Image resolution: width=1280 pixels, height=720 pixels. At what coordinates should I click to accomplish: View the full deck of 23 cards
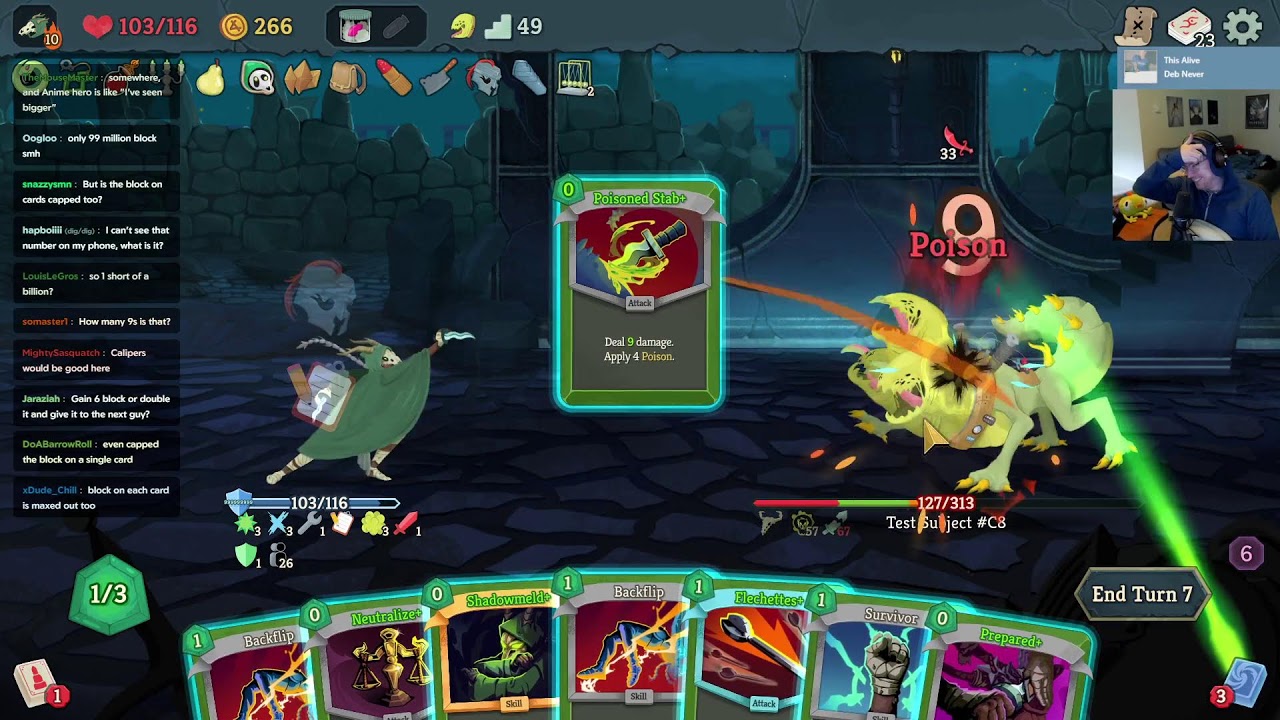click(x=1190, y=27)
